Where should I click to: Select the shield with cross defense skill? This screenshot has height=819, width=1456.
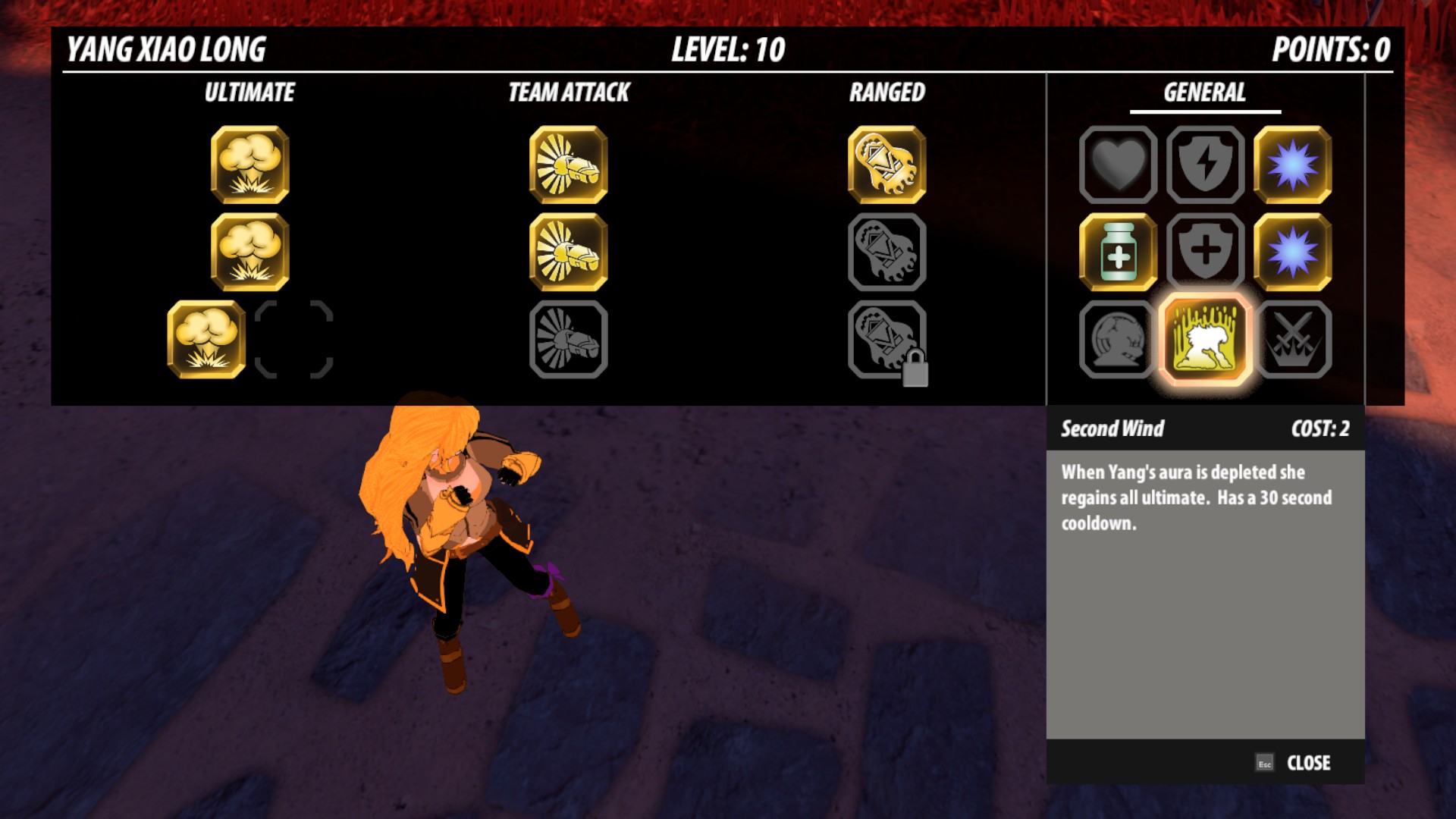[1205, 252]
